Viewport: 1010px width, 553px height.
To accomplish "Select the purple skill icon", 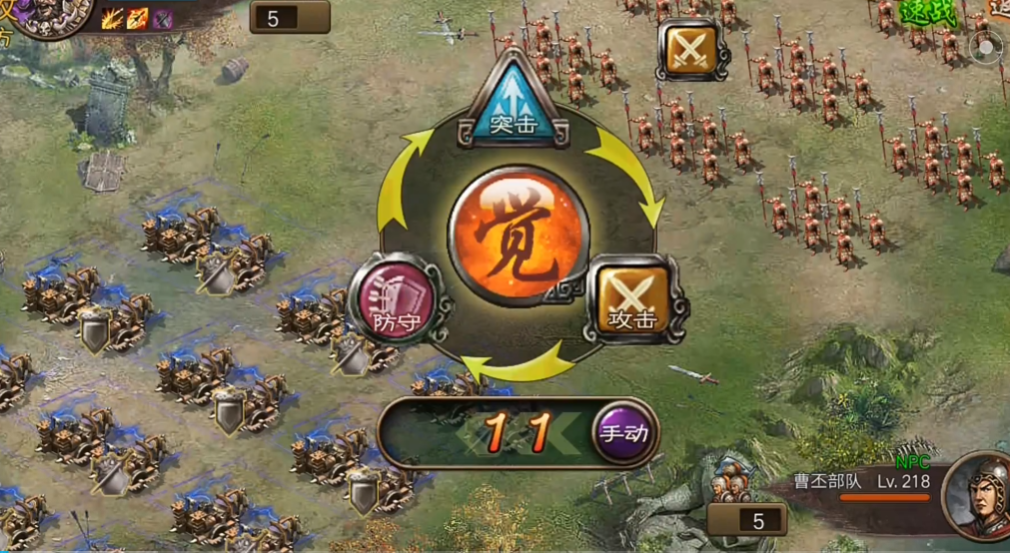I will 162,18.
